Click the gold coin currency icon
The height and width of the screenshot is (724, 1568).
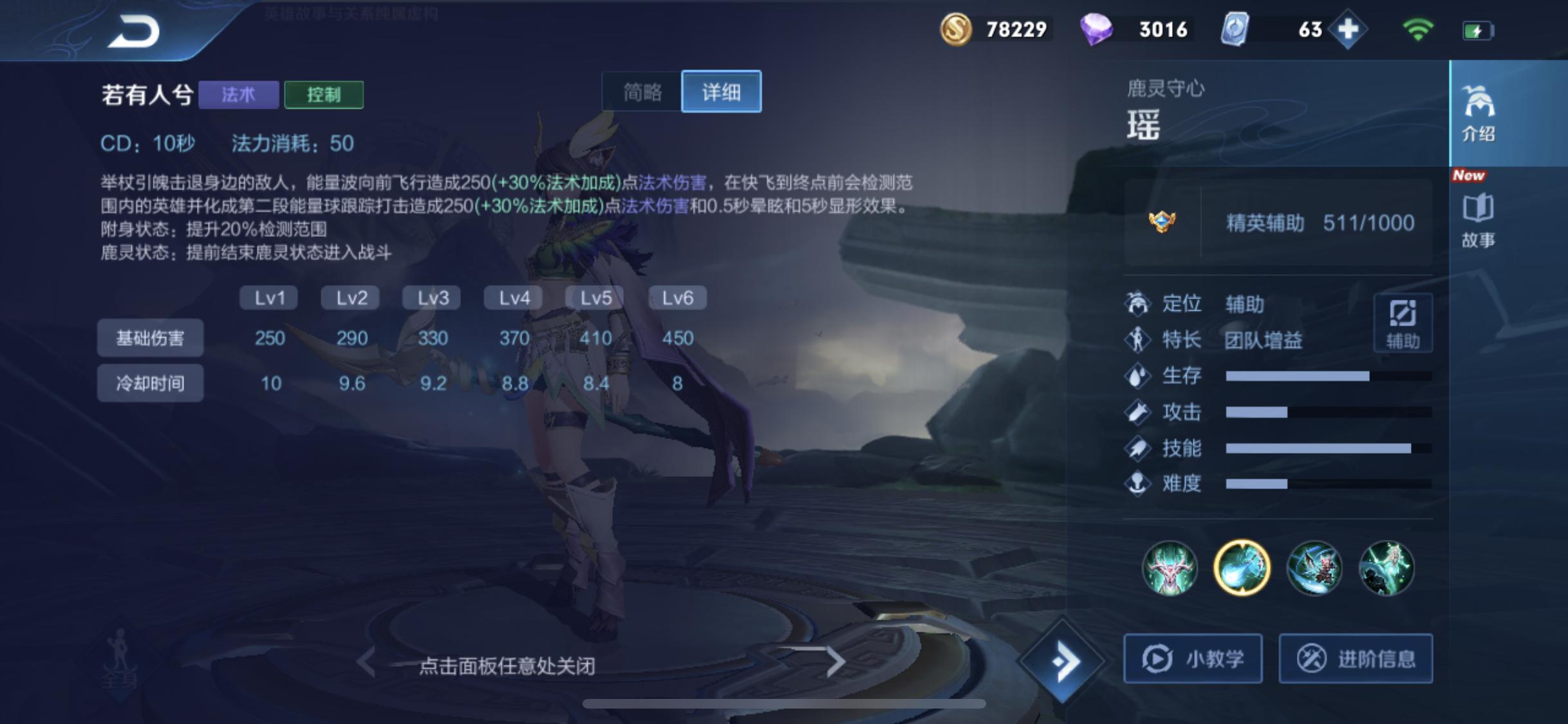pyautogui.click(x=957, y=28)
